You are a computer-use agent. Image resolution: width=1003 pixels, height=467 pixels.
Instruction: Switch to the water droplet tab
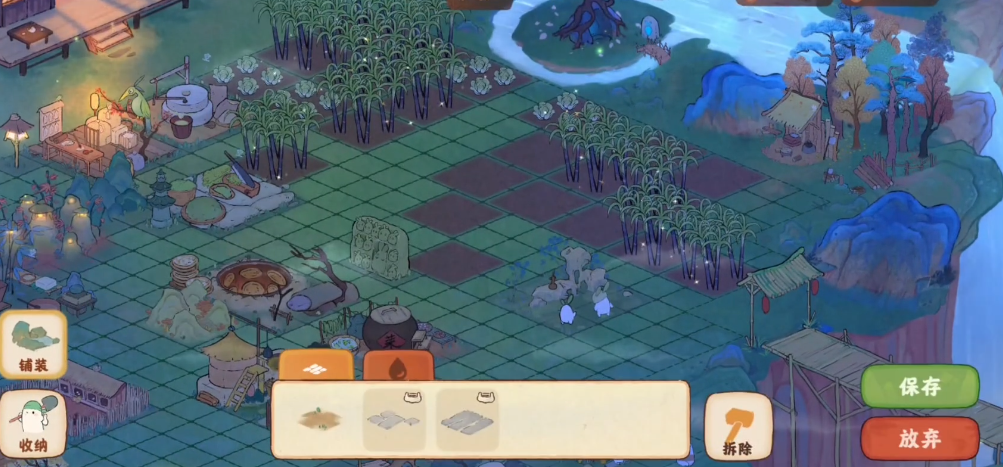click(x=398, y=366)
